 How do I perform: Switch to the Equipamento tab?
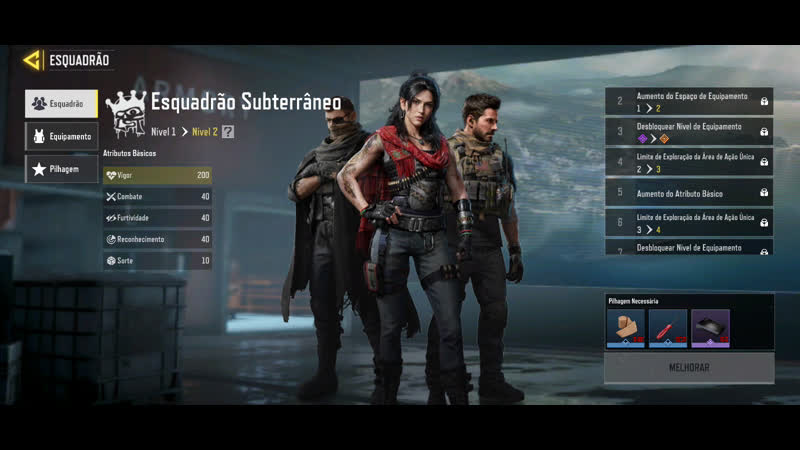(x=61, y=136)
